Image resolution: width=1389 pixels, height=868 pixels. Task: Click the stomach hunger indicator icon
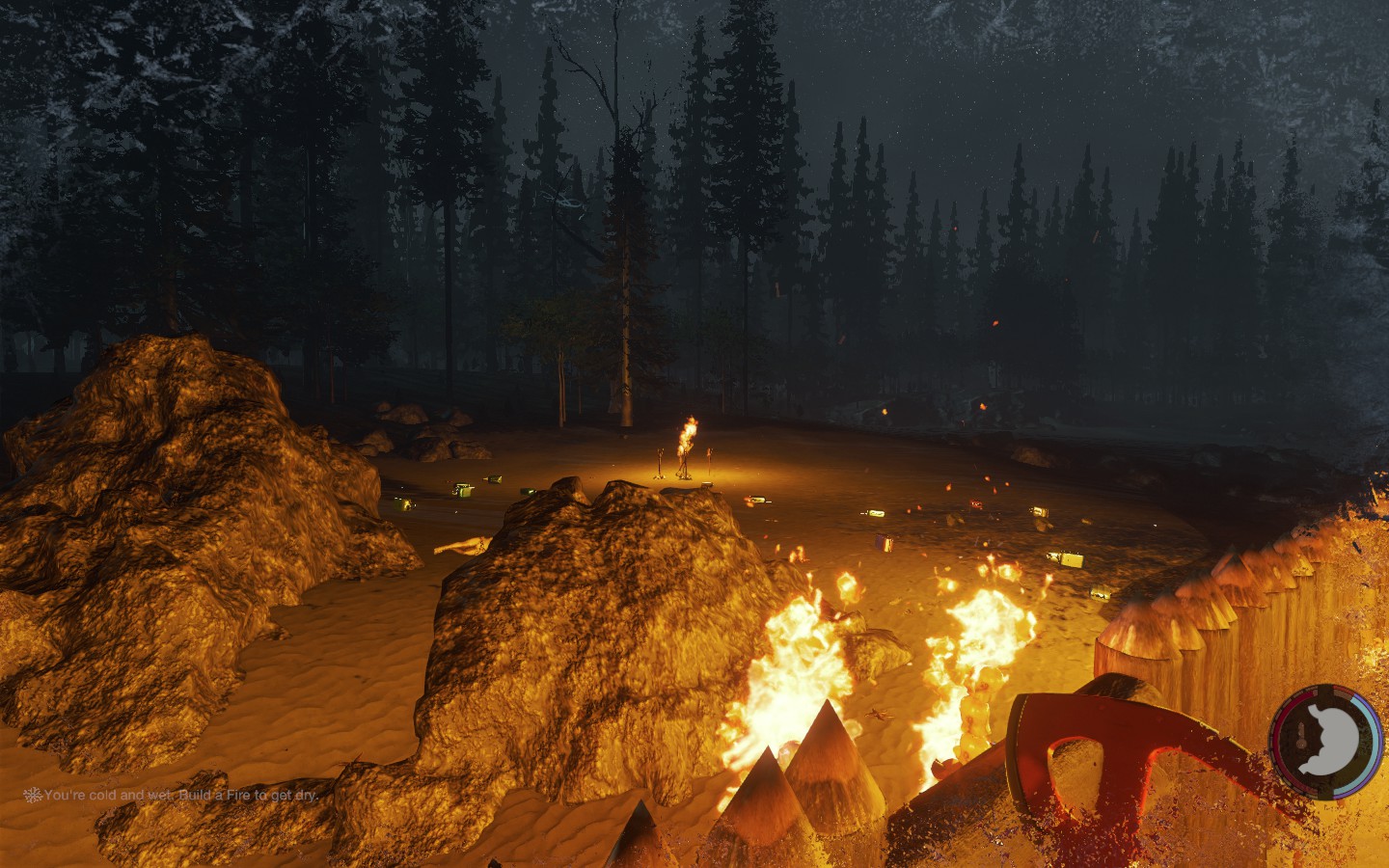[1326, 740]
